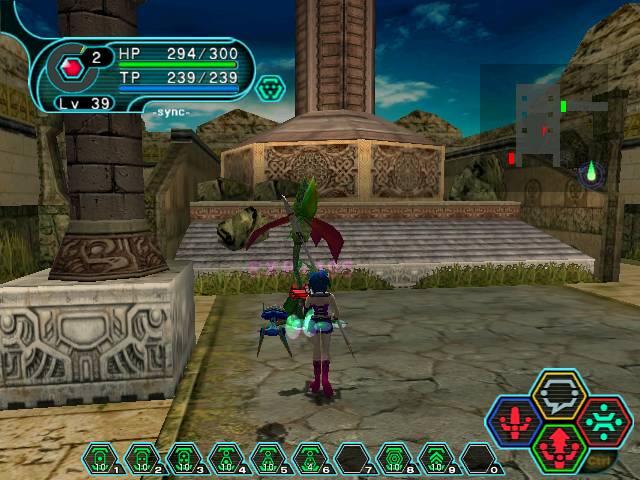Use the ring-shaped icon in slot 8
640x480 pixels.
tap(394, 459)
